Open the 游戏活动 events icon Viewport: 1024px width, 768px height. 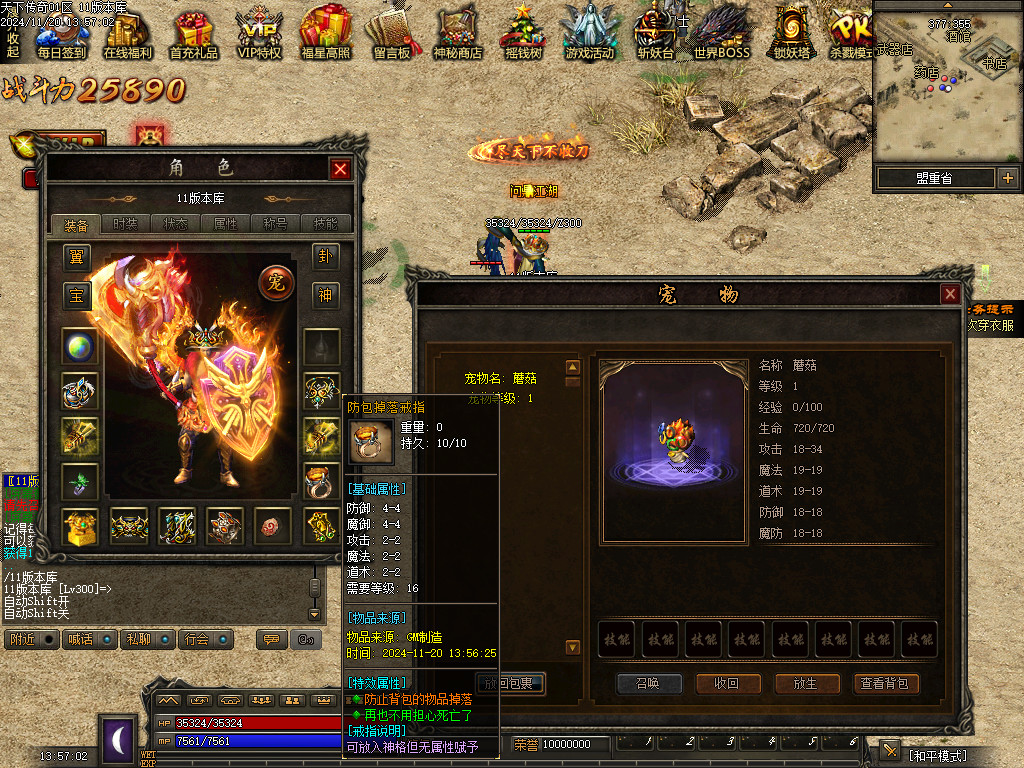tap(588, 33)
